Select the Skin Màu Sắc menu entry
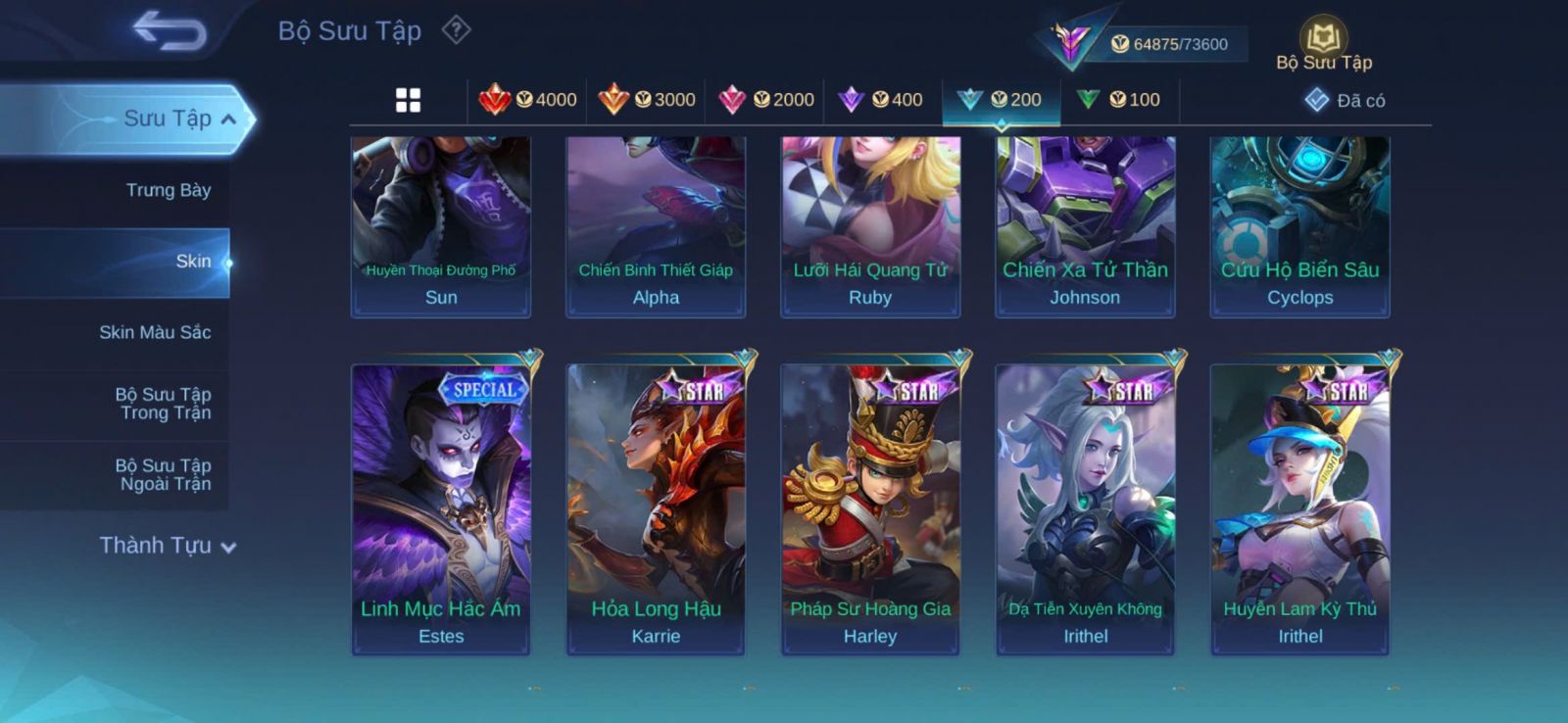 [x=155, y=332]
